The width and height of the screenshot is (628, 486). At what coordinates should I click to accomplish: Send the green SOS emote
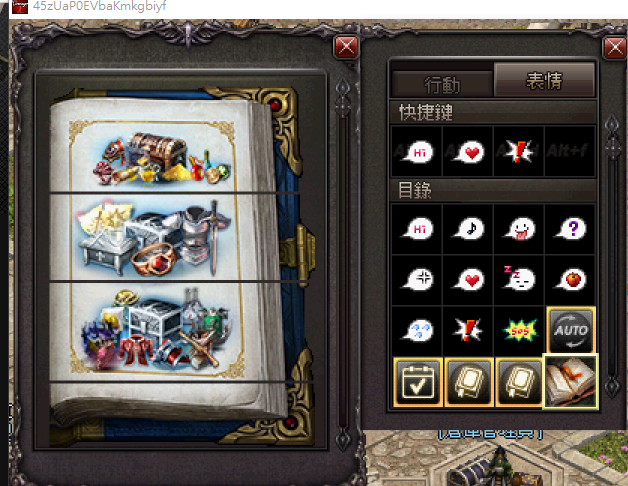pos(519,329)
